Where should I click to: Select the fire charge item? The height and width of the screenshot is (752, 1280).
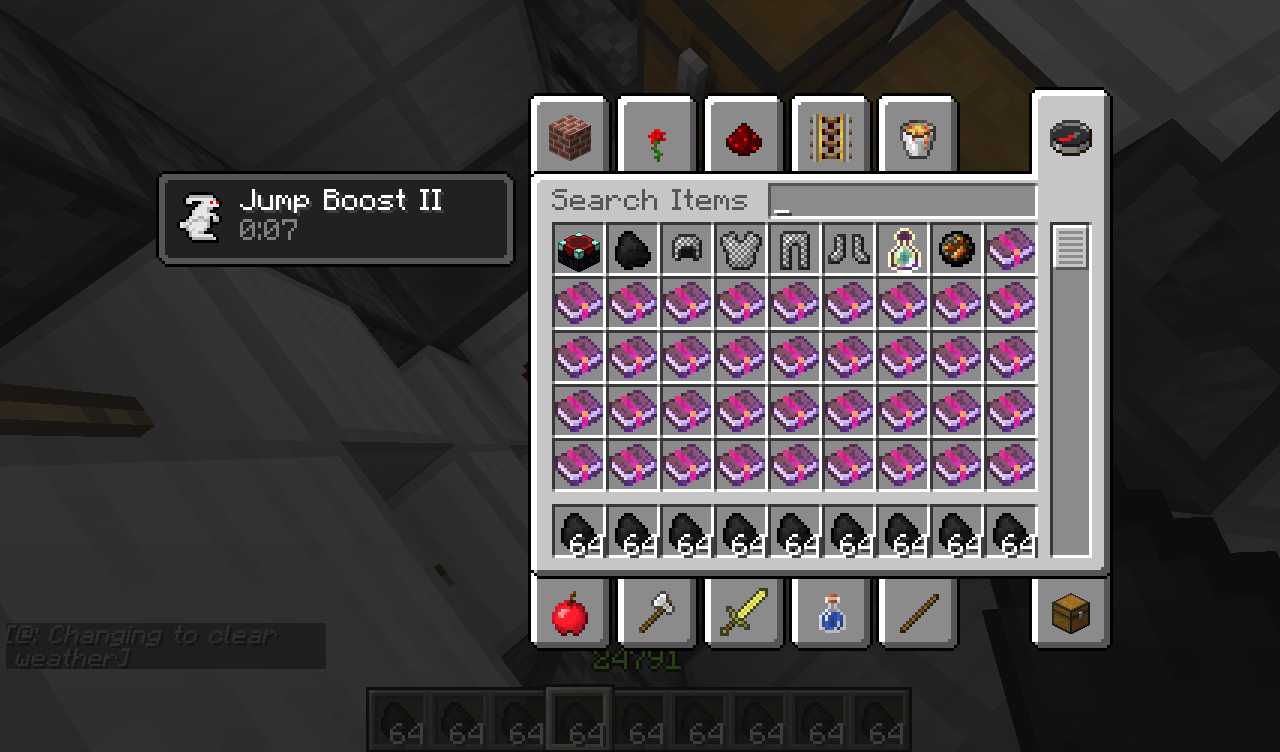[x=956, y=249]
